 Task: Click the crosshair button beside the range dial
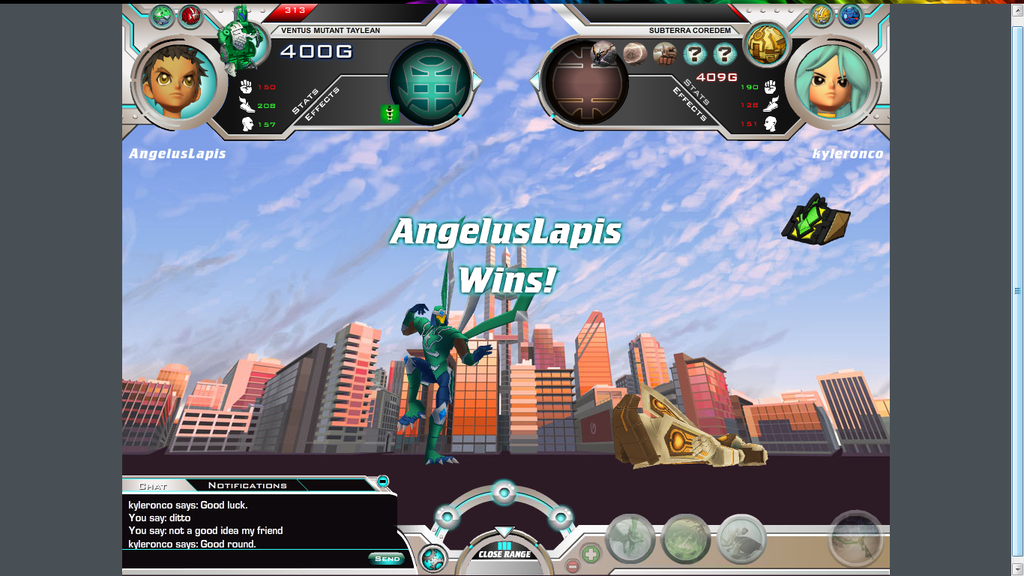click(x=432, y=559)
